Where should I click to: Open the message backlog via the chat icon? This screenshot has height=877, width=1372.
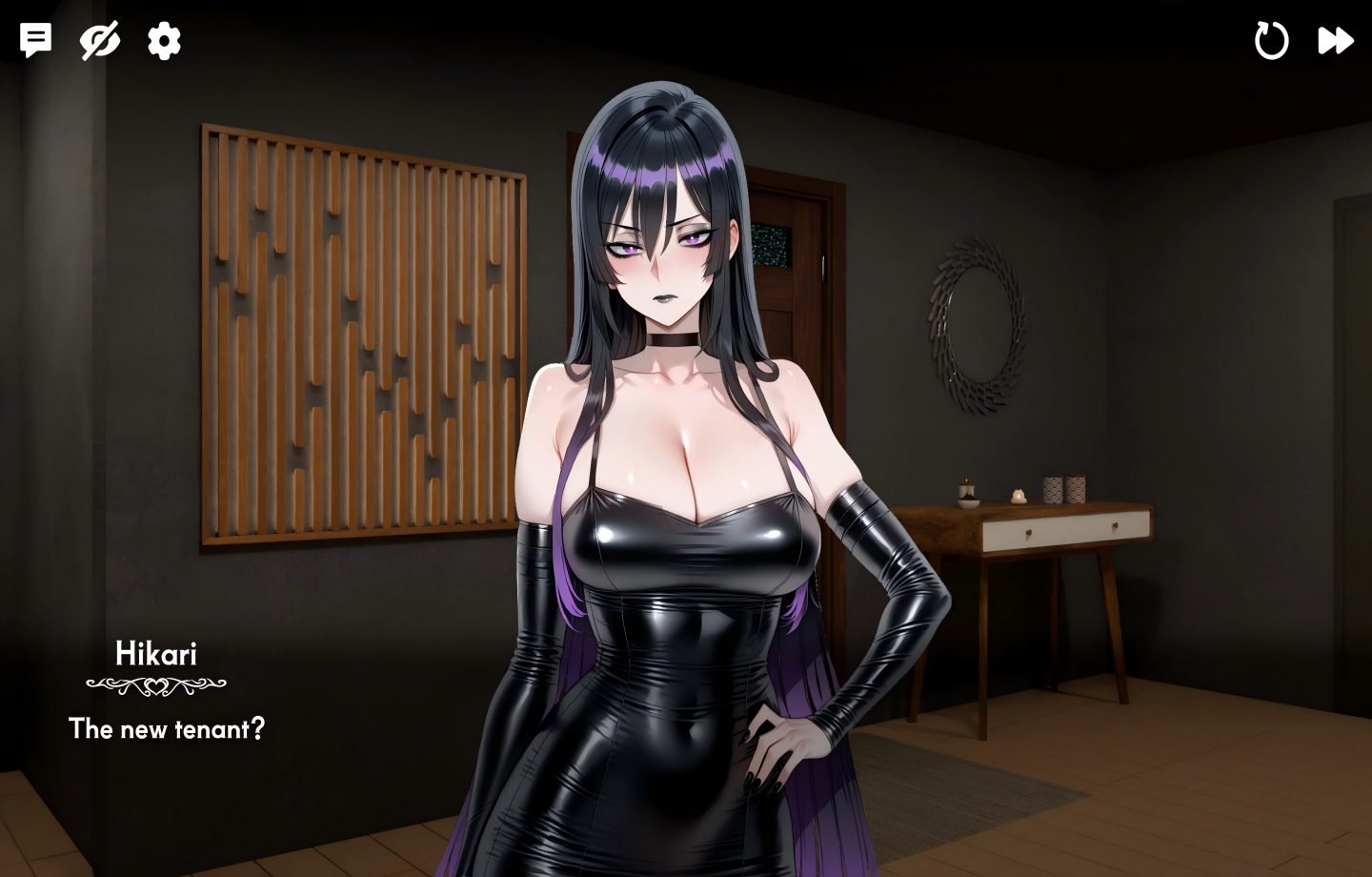coord(34,40)
